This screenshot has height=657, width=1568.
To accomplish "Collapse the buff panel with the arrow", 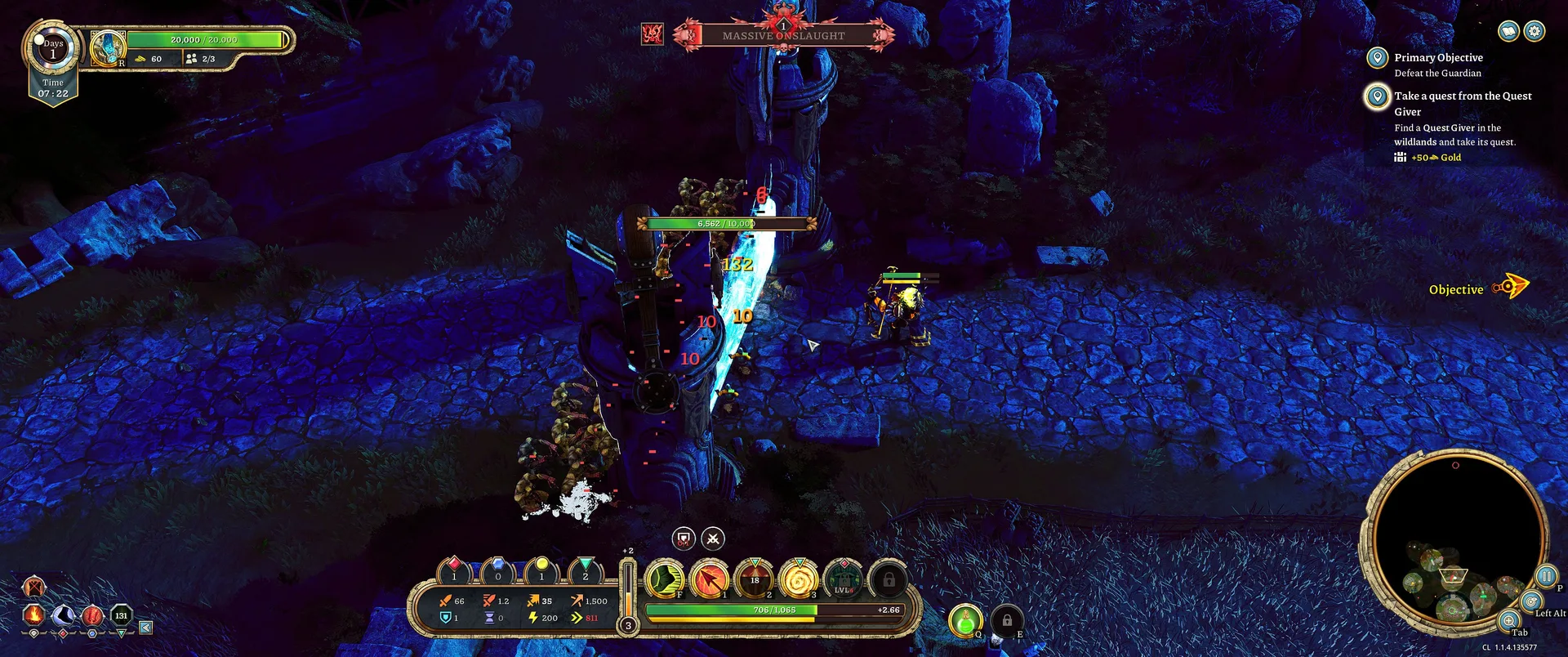I will pyautogui.click(x=145, y=627).
